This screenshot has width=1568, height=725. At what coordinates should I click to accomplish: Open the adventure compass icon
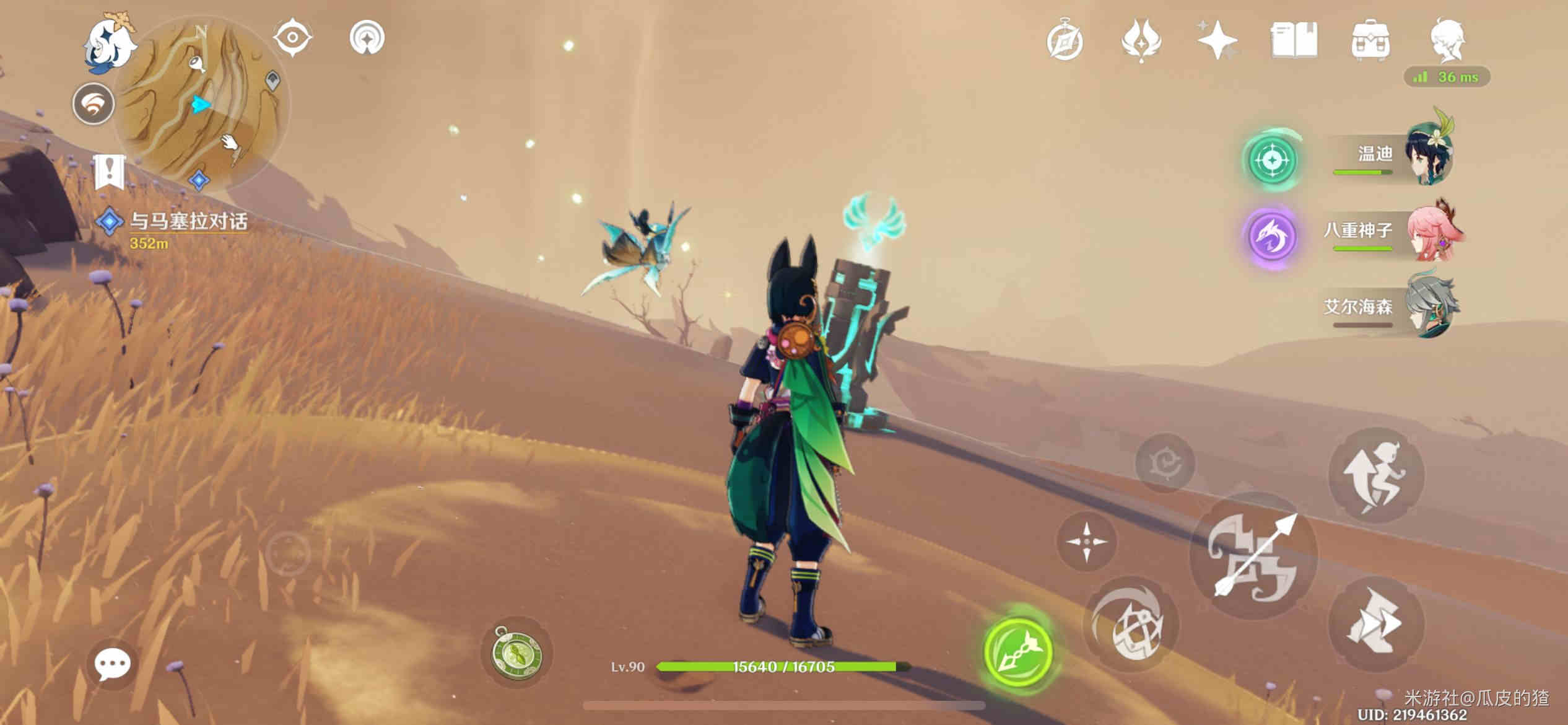(x=1065, y=41)
